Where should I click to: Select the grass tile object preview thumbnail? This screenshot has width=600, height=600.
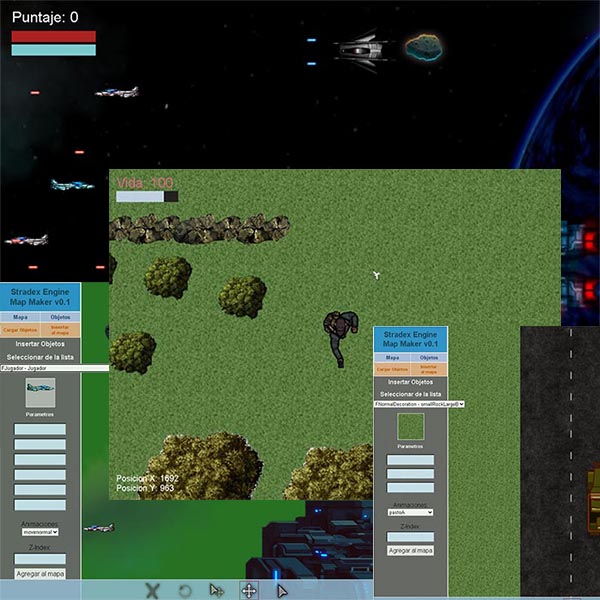[411, 428]
